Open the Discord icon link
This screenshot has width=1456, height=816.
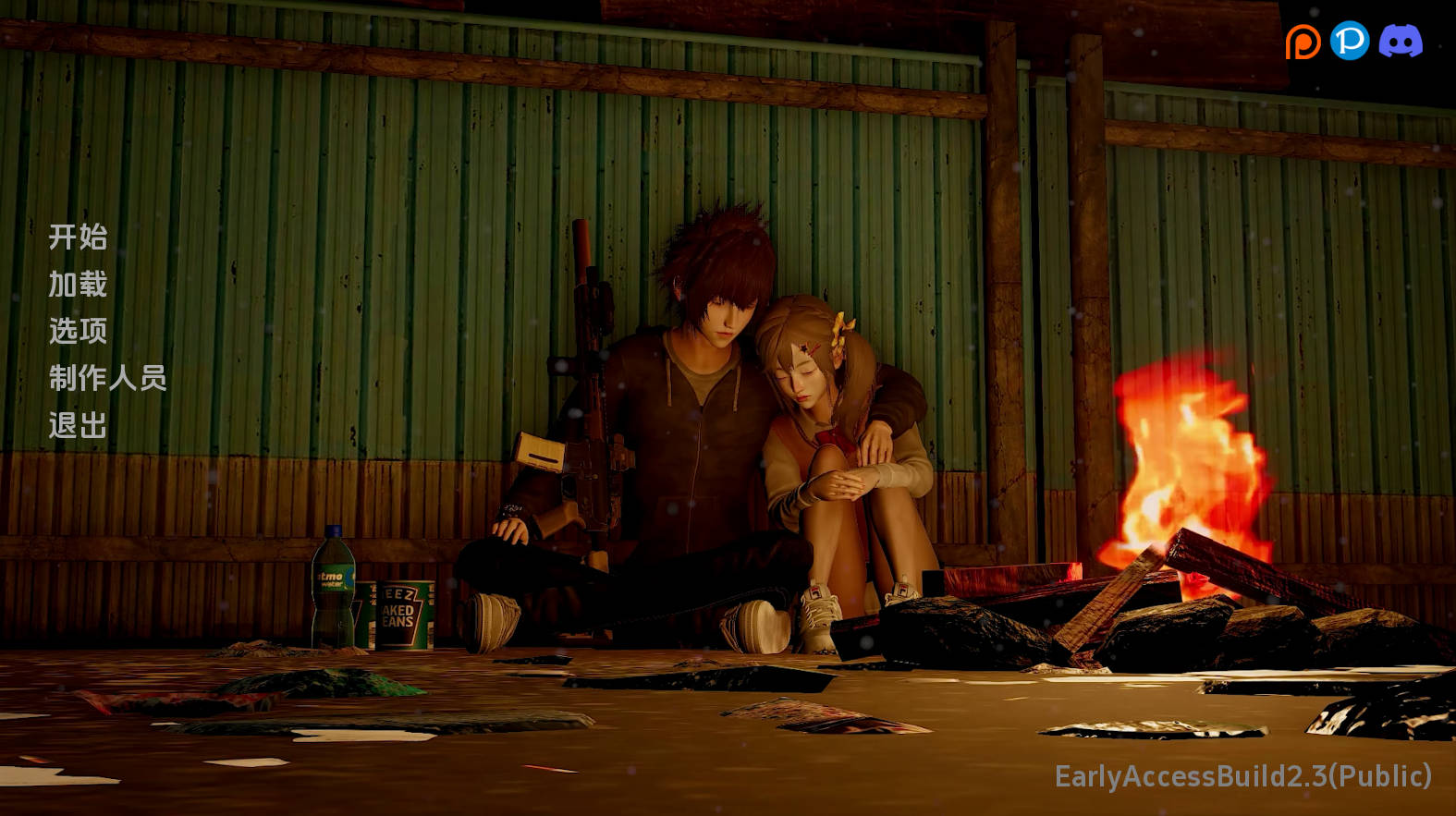(x=1401, y=42)
